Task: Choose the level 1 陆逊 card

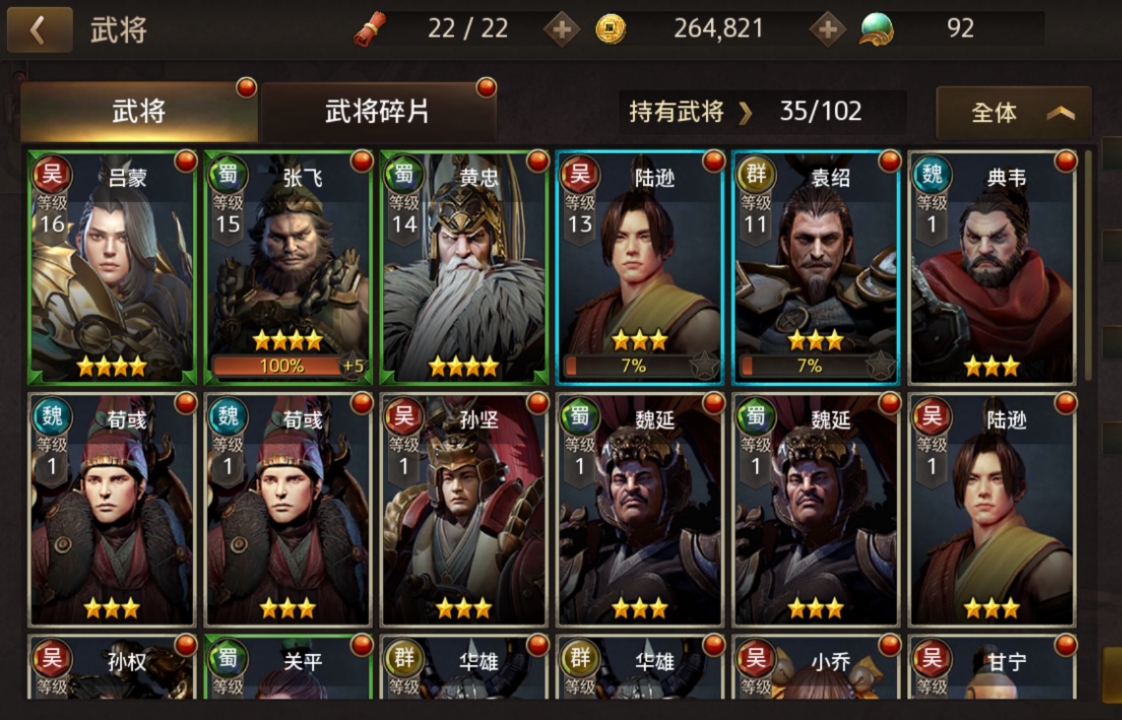Action: click(992, 509)
